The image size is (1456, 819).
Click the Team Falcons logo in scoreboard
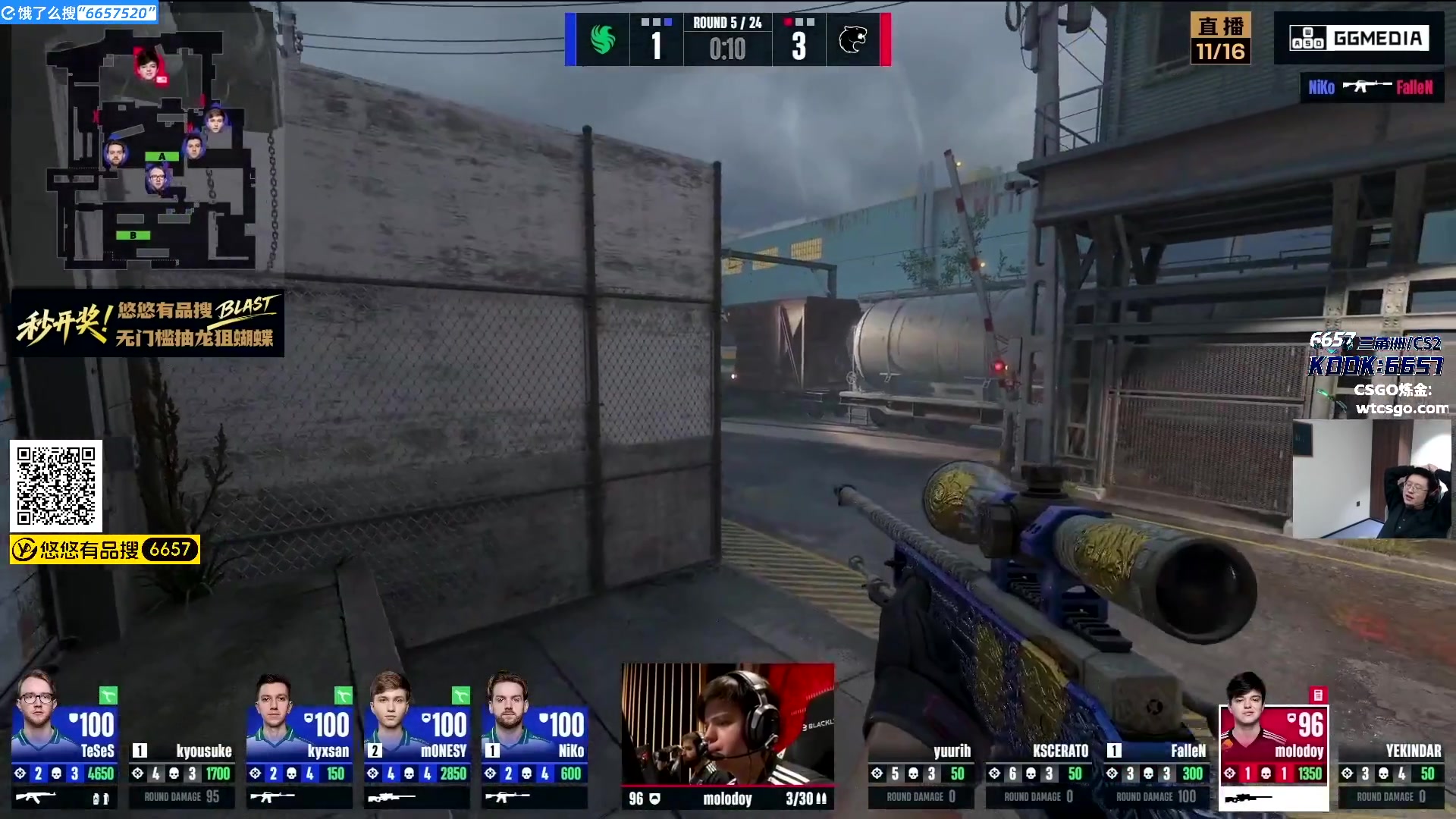pyautogui.click(x=603, y=39)
